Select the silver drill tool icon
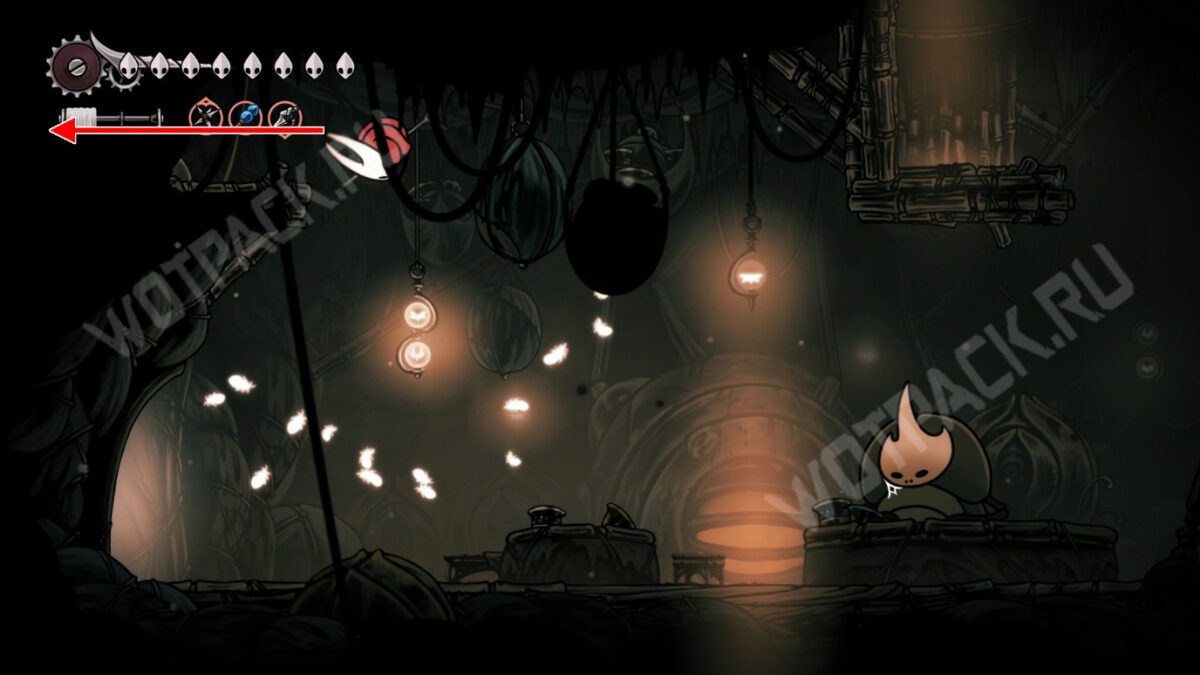Image resolution: width=1200 pixels, height=675 pixels. click(x=284, y=116)
